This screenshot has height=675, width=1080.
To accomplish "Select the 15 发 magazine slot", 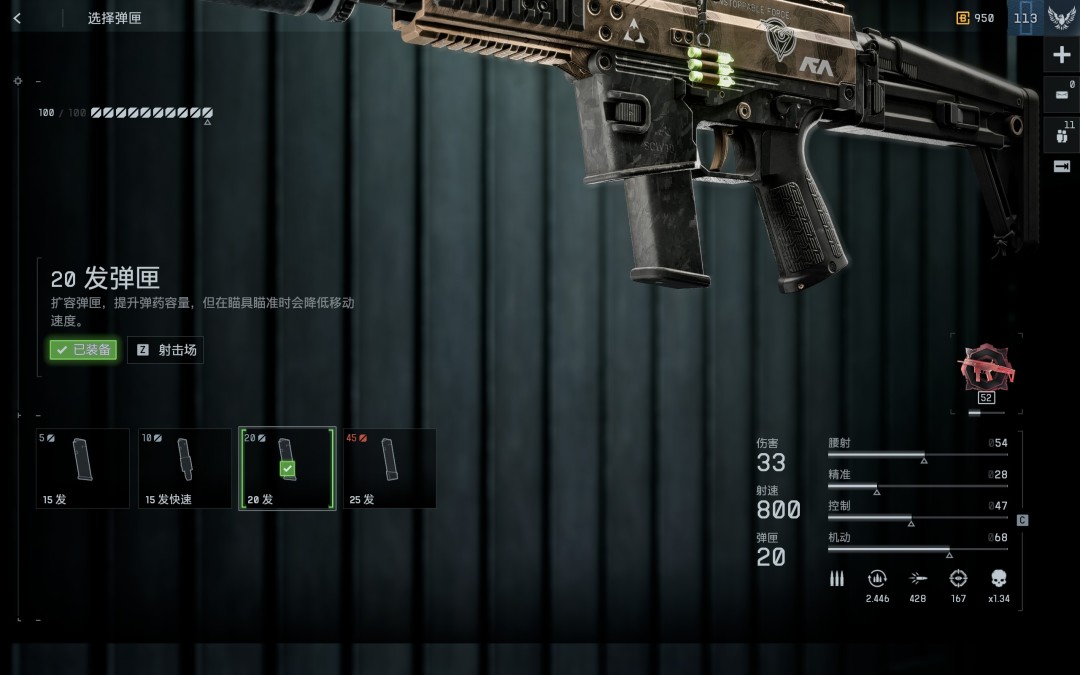I will (x=83, y=468).
